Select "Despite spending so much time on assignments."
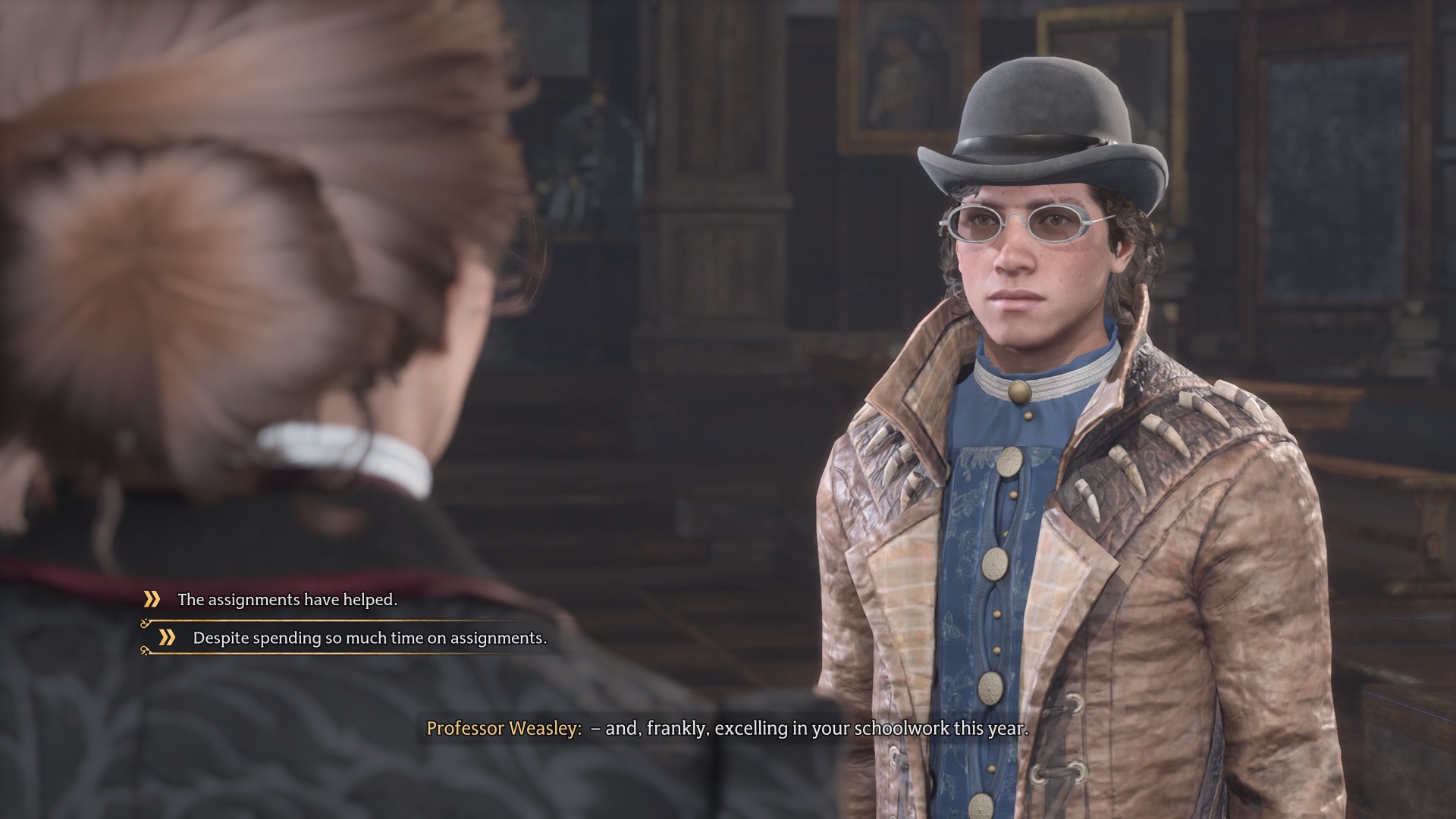Viewport: 1456px width, 819px height. [369, 639]
